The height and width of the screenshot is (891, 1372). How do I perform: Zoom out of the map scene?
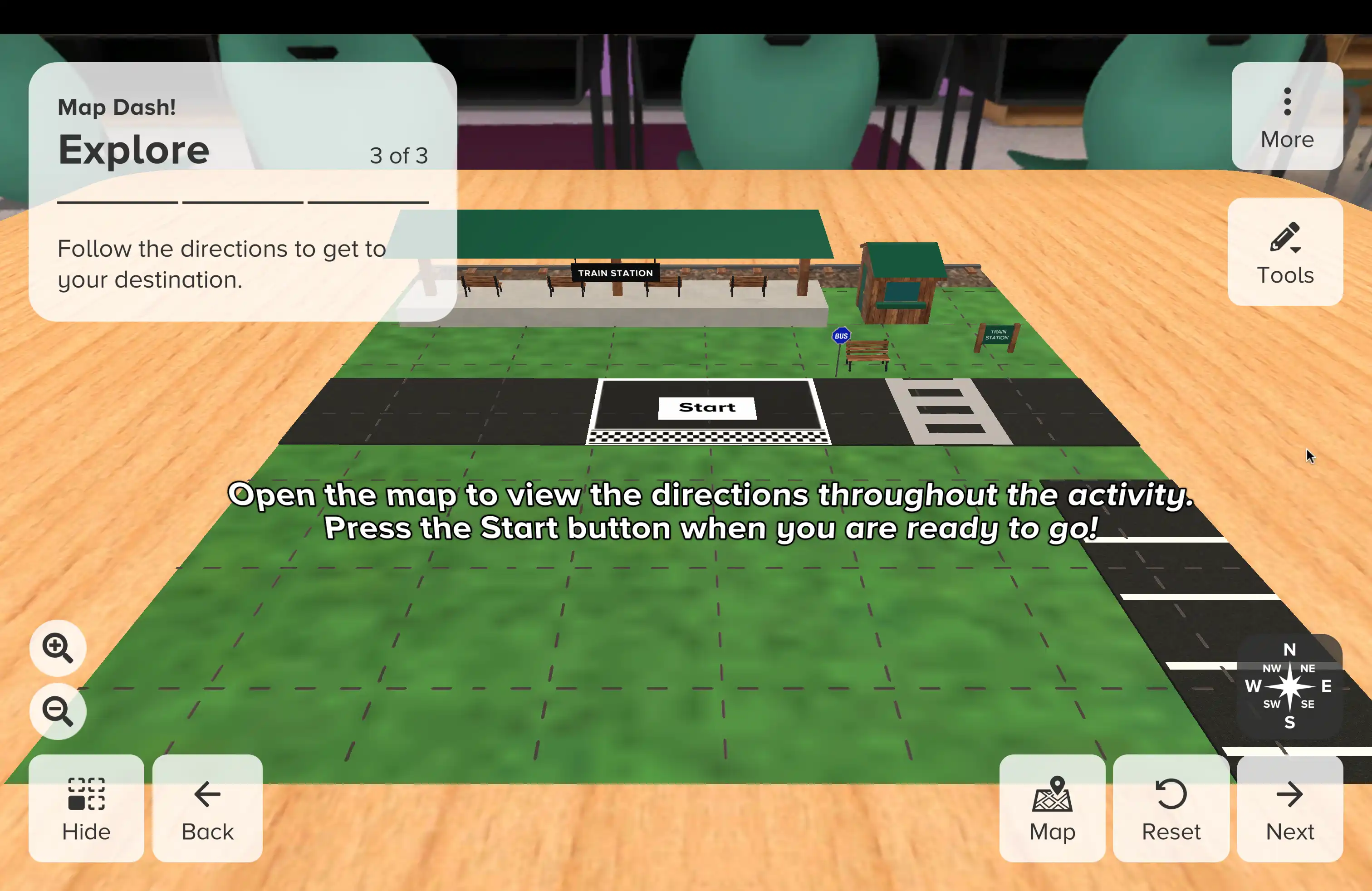[57, 710]
